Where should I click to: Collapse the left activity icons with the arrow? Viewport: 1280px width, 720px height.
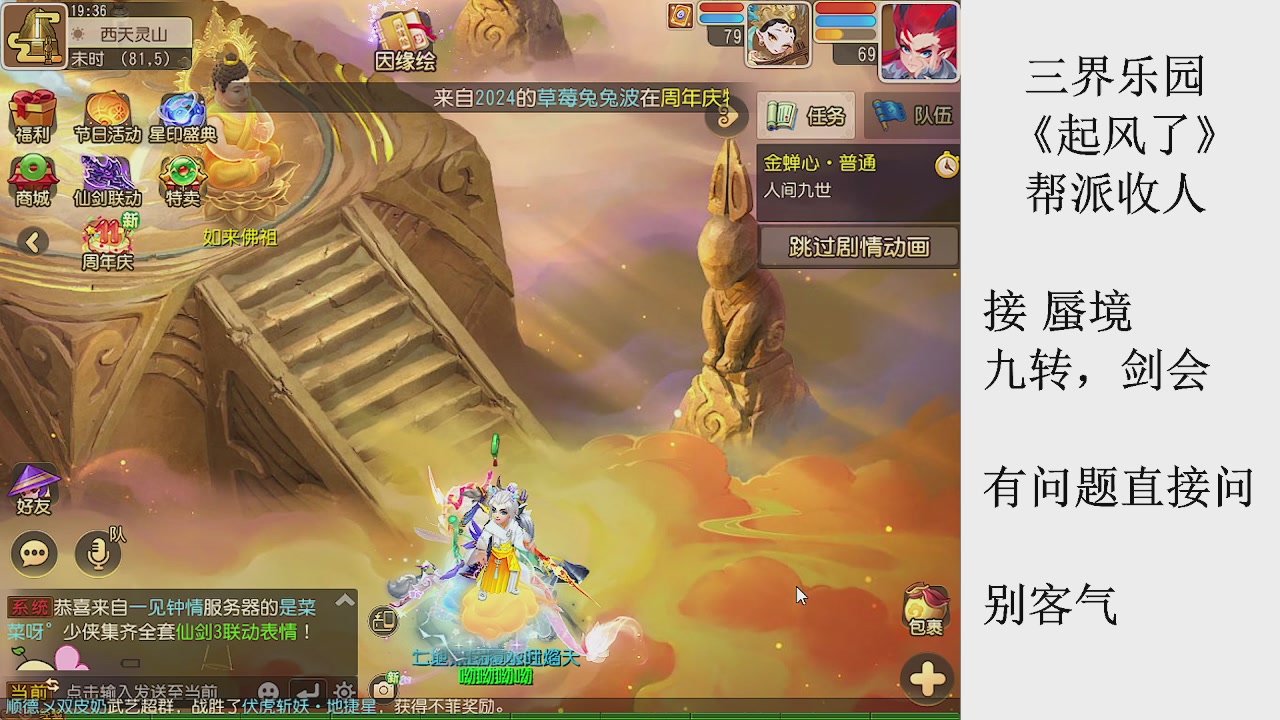coord(33,242)
